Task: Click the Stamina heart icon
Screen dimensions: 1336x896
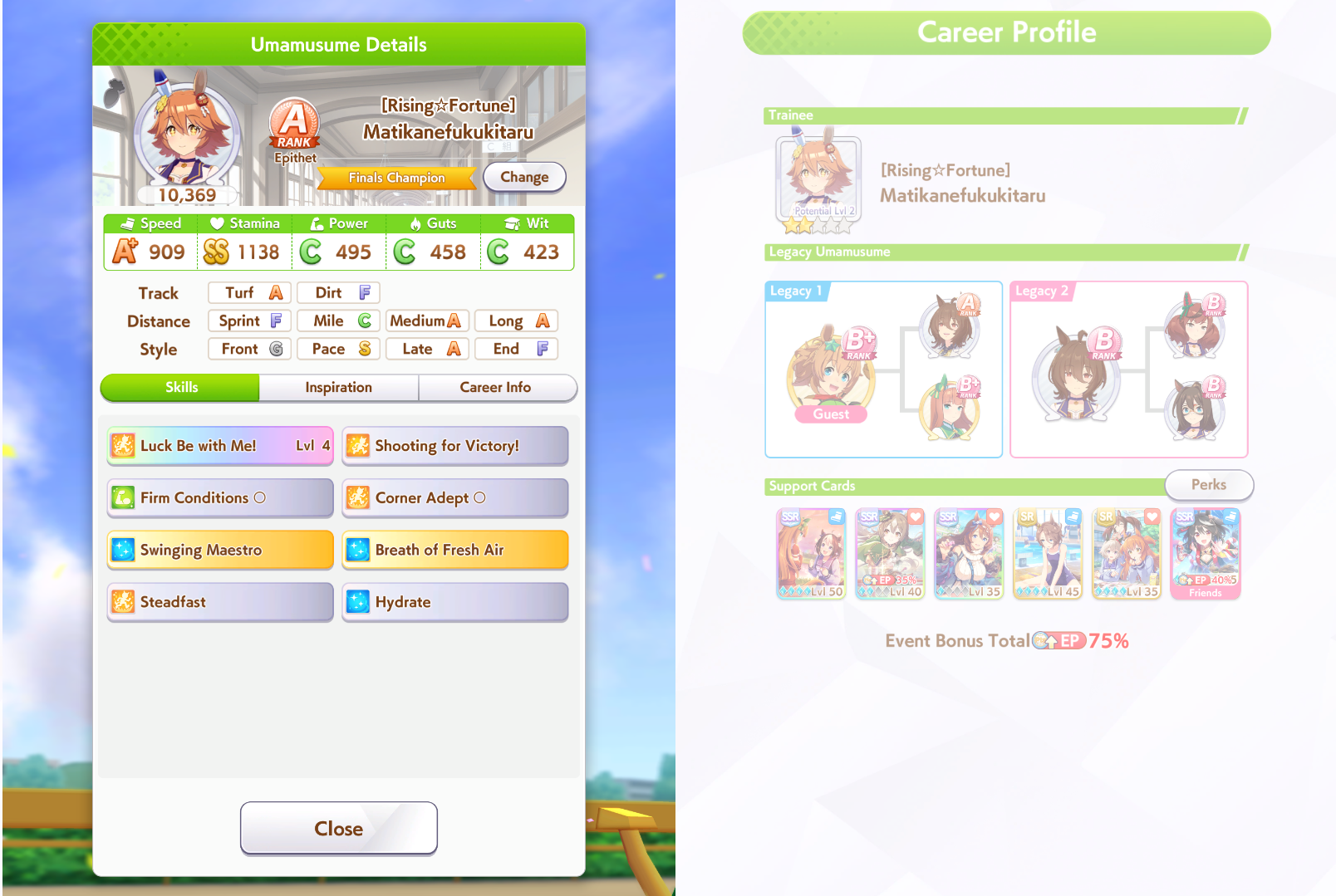Action: pos(217,223)
